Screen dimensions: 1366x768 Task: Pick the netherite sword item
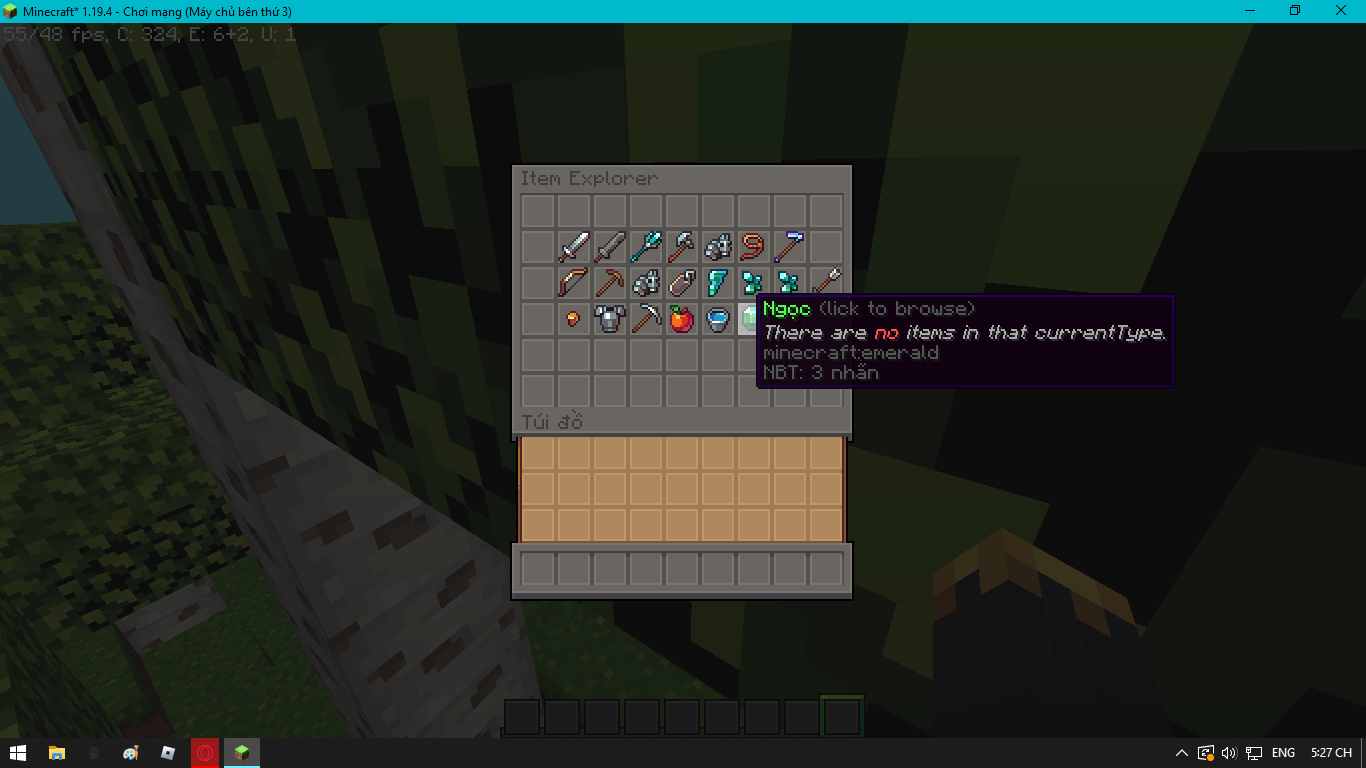(609, 246)
